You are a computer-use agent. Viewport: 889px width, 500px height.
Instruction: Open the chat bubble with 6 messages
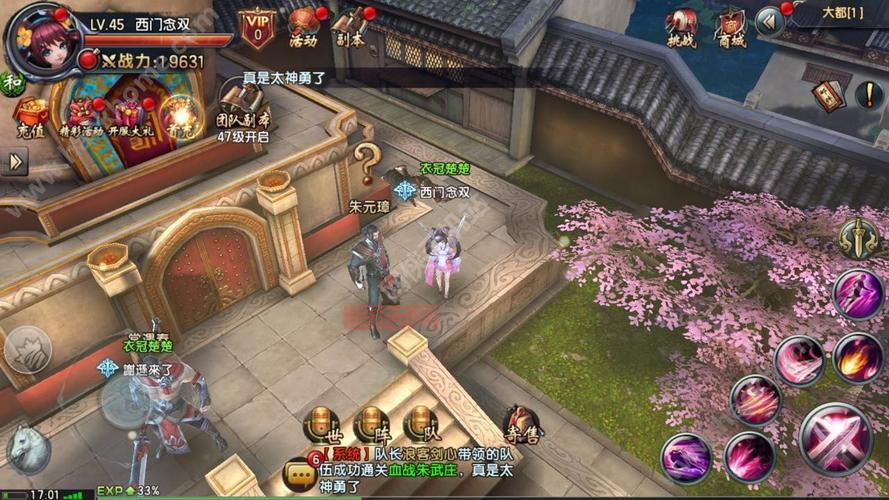pyautogui.click(x=299, y=473)
